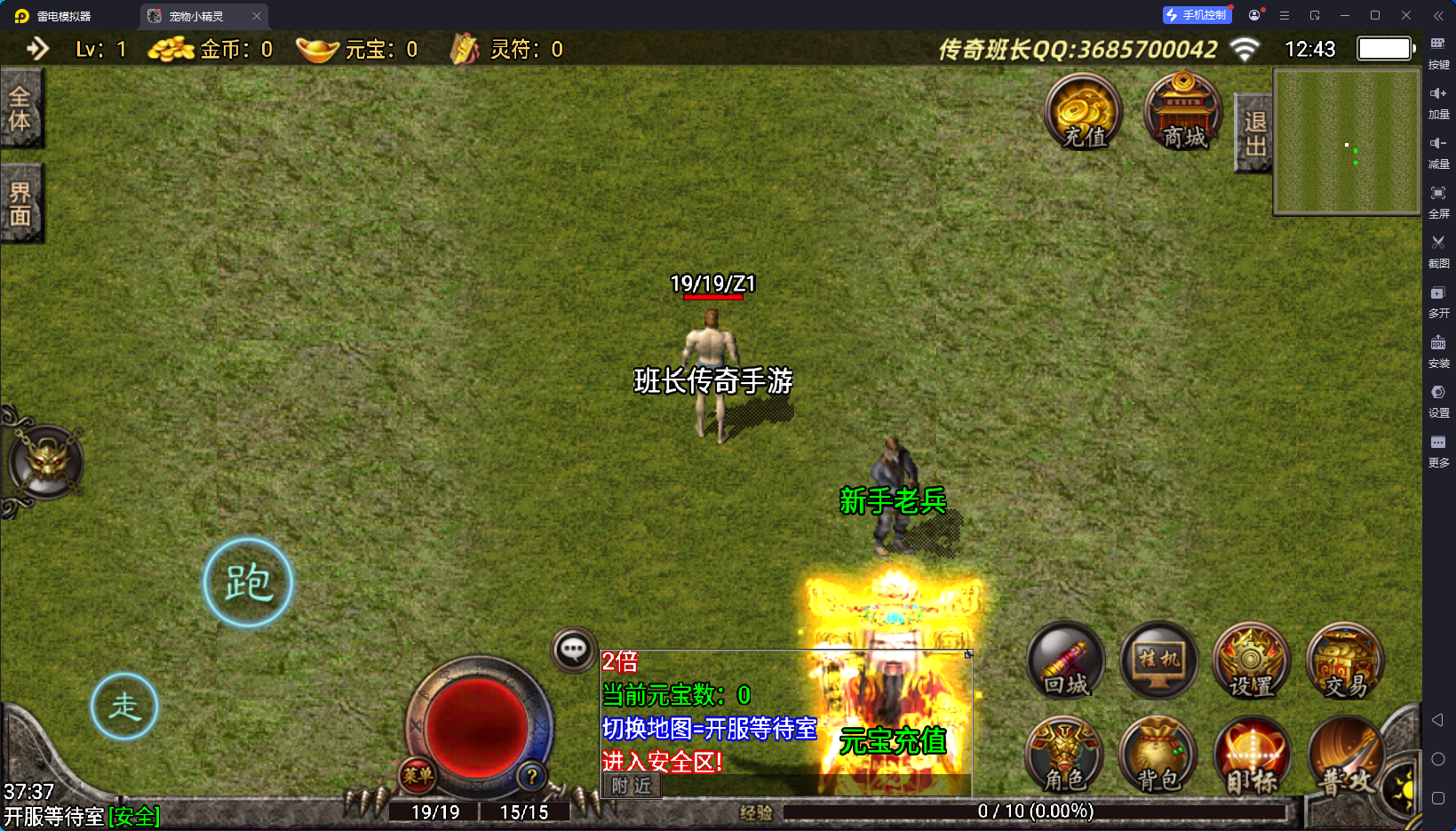Screen dimensions: 1456x831
Task: Open the 背包 backpack
Action: [1158, 756]
